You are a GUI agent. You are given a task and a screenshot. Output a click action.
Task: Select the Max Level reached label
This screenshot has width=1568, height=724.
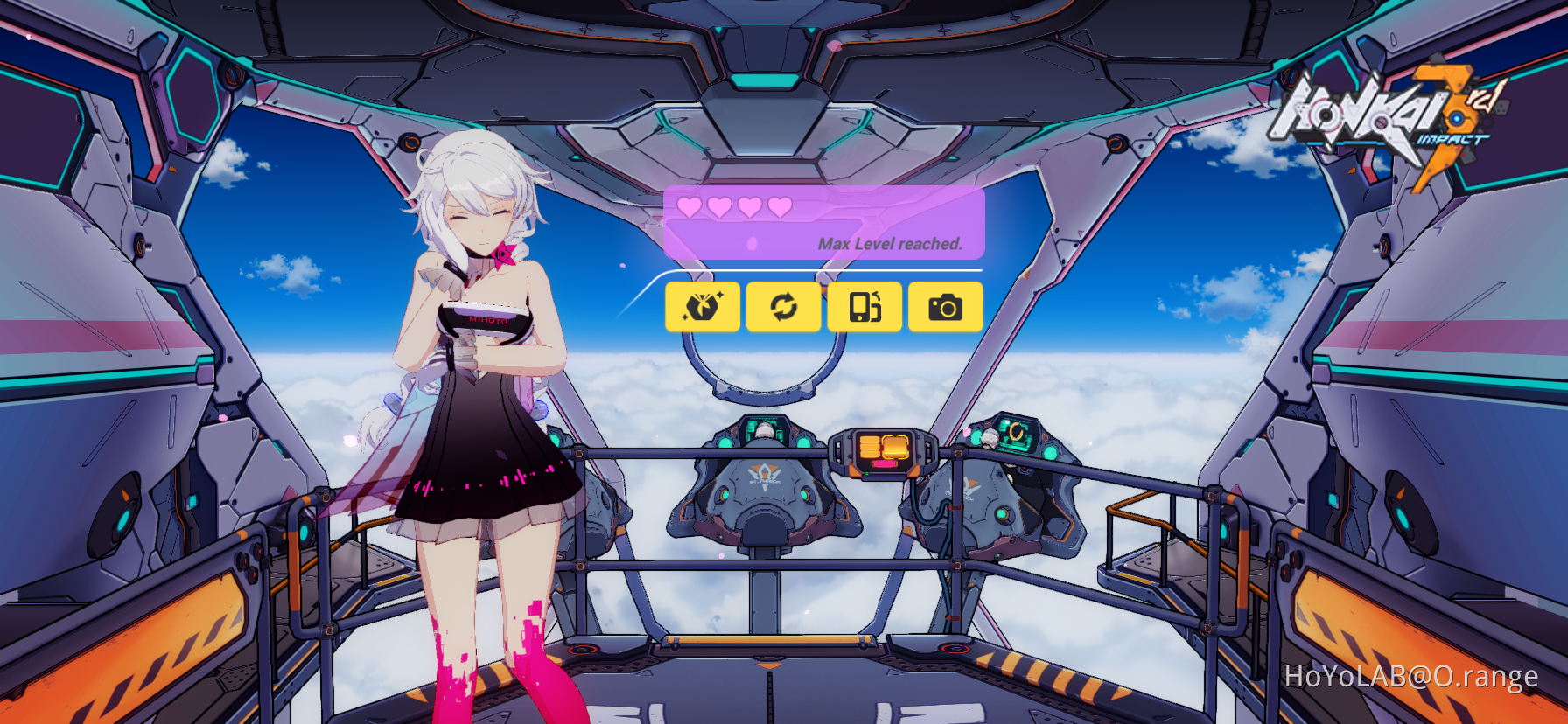pos(890,245)
